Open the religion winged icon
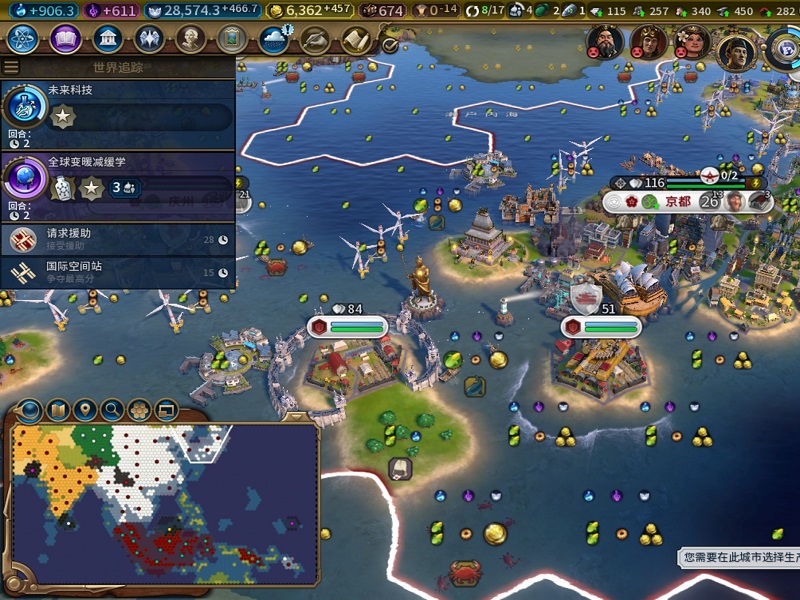 click(x=149, y=40)
